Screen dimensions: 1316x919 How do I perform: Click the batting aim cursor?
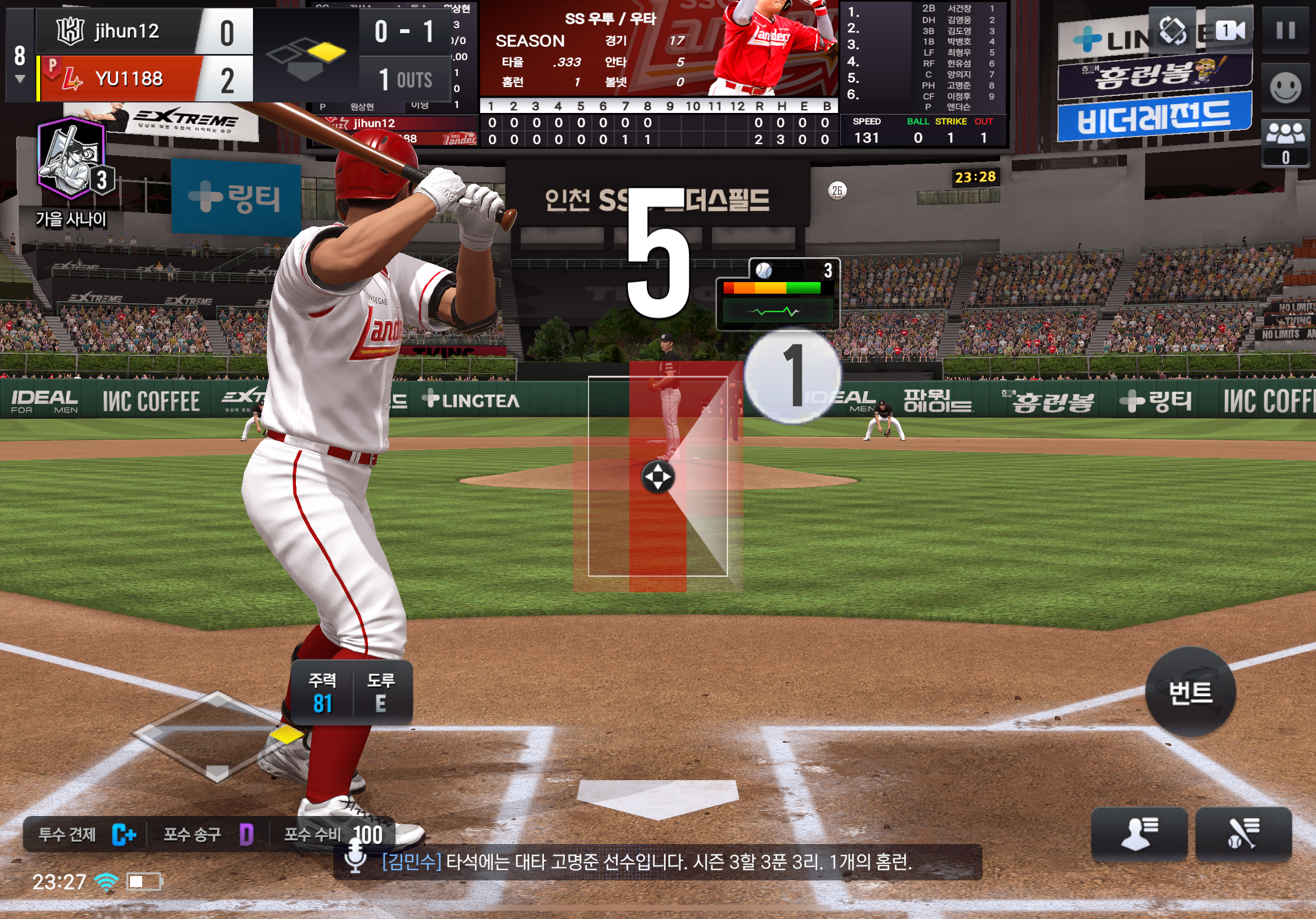coord(657,477)
